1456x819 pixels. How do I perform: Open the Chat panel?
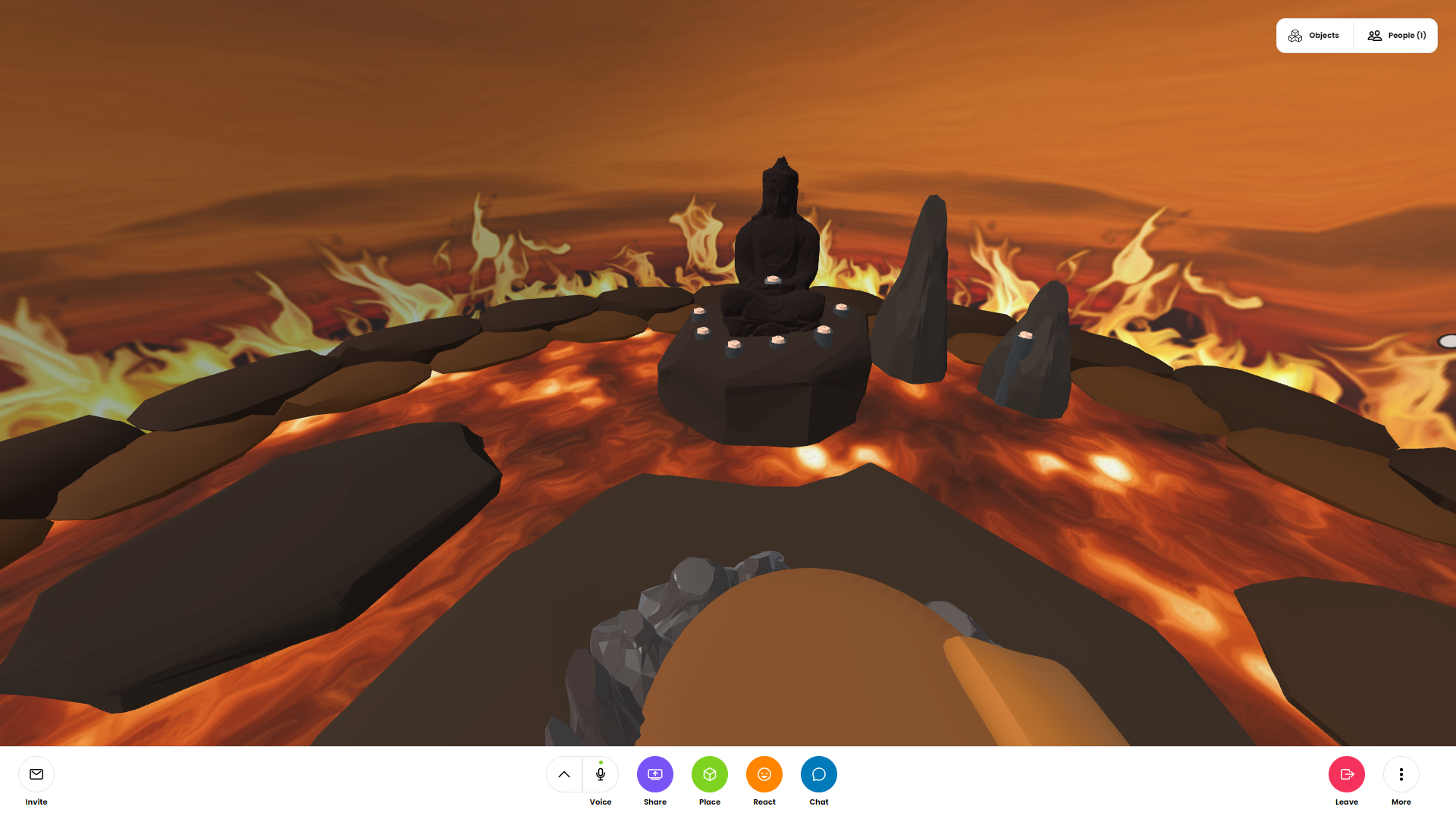[x=819, y=774]
